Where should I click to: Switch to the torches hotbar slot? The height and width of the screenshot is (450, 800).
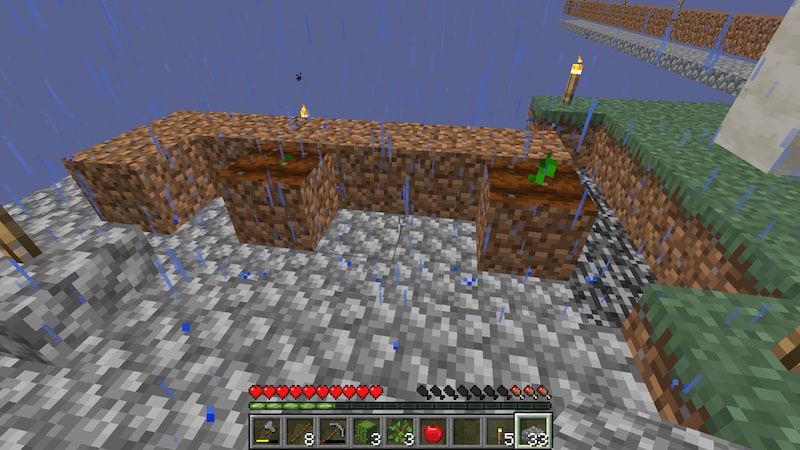[x=500, y=432]
